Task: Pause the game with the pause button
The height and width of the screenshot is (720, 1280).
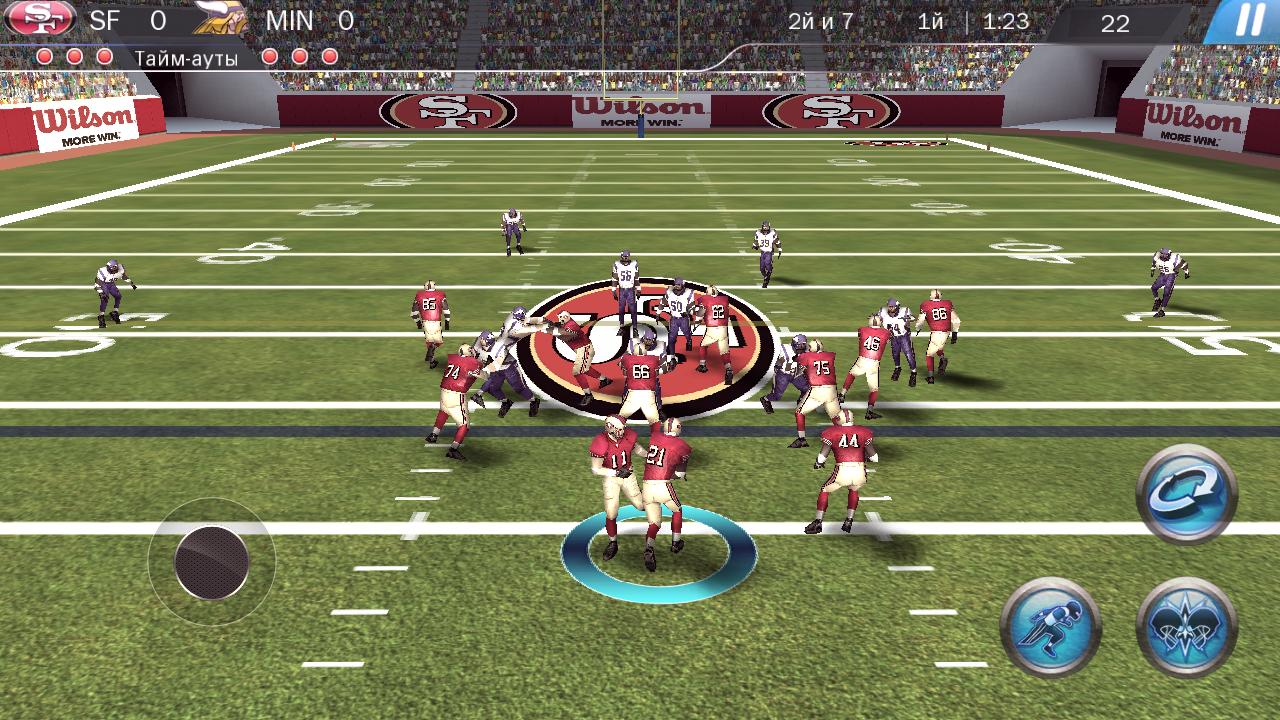Action: [1247, 21]
